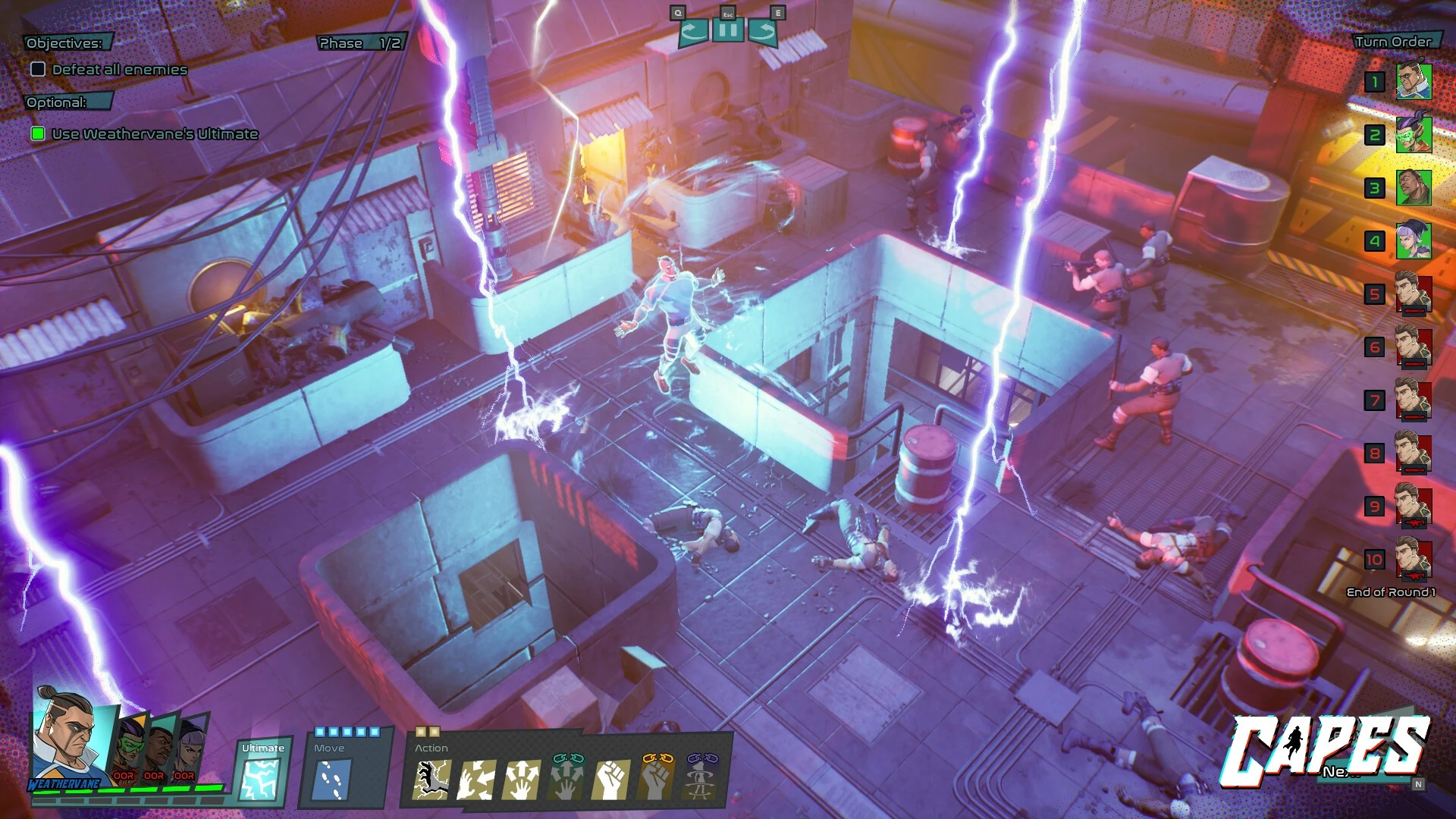Image resolution: width=1456 pixels, height=819 pixels.
Task: Choose the push ability with hand and outward arrows
Action: click(x=521, y=780)
